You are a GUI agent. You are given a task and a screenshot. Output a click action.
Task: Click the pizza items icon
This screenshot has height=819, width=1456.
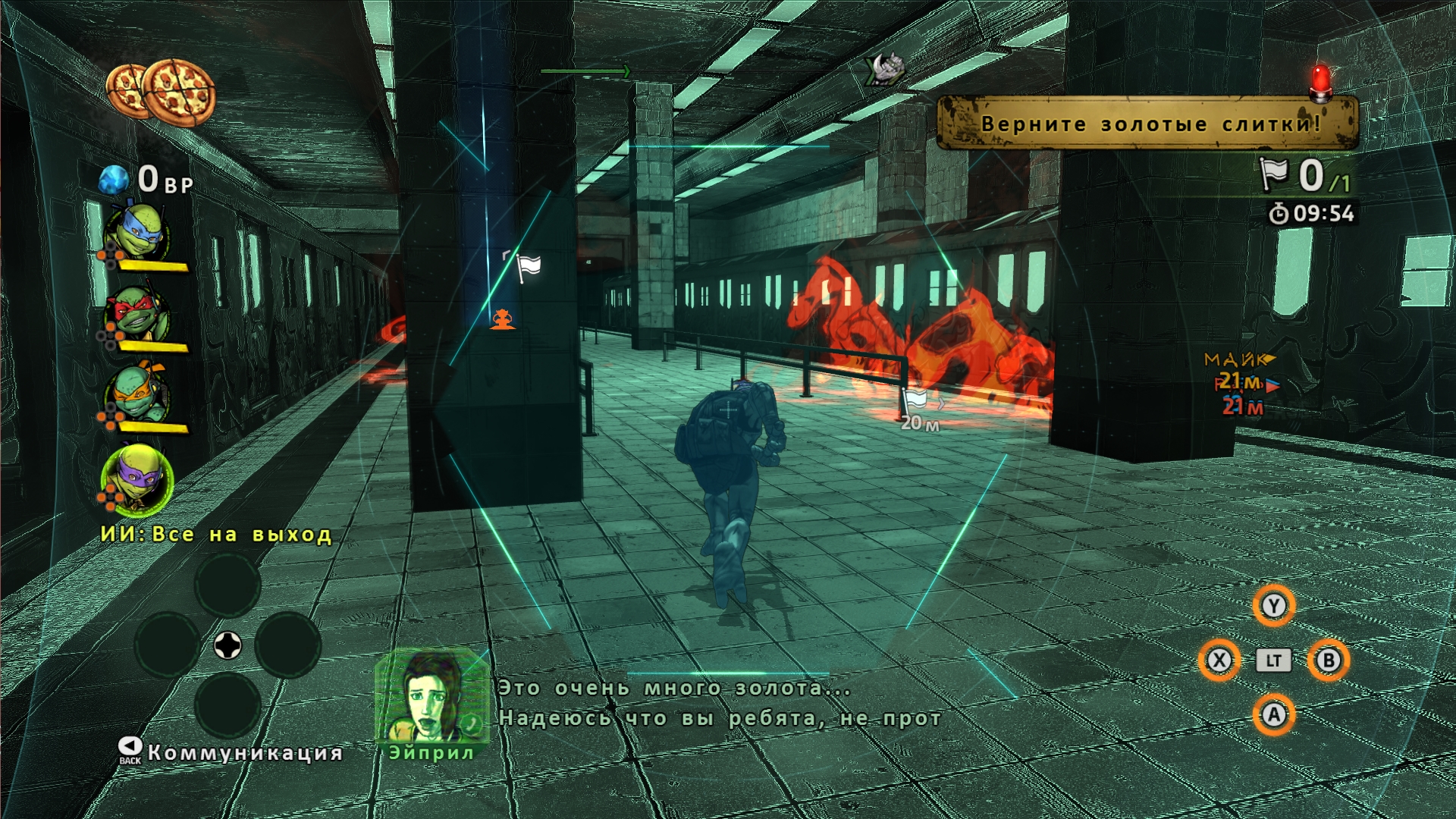(161, 93)
